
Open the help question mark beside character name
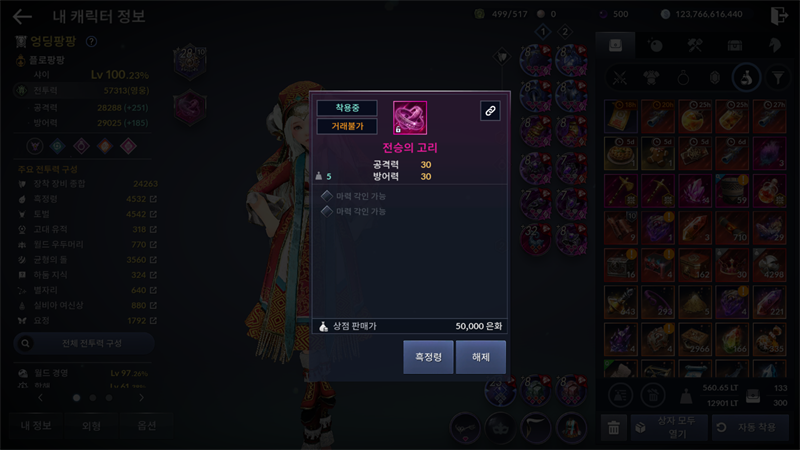92,42
